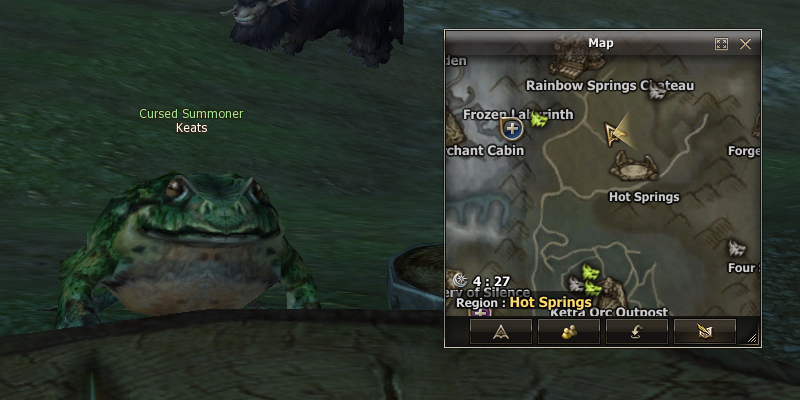Select the gold figures button below map

568,331
